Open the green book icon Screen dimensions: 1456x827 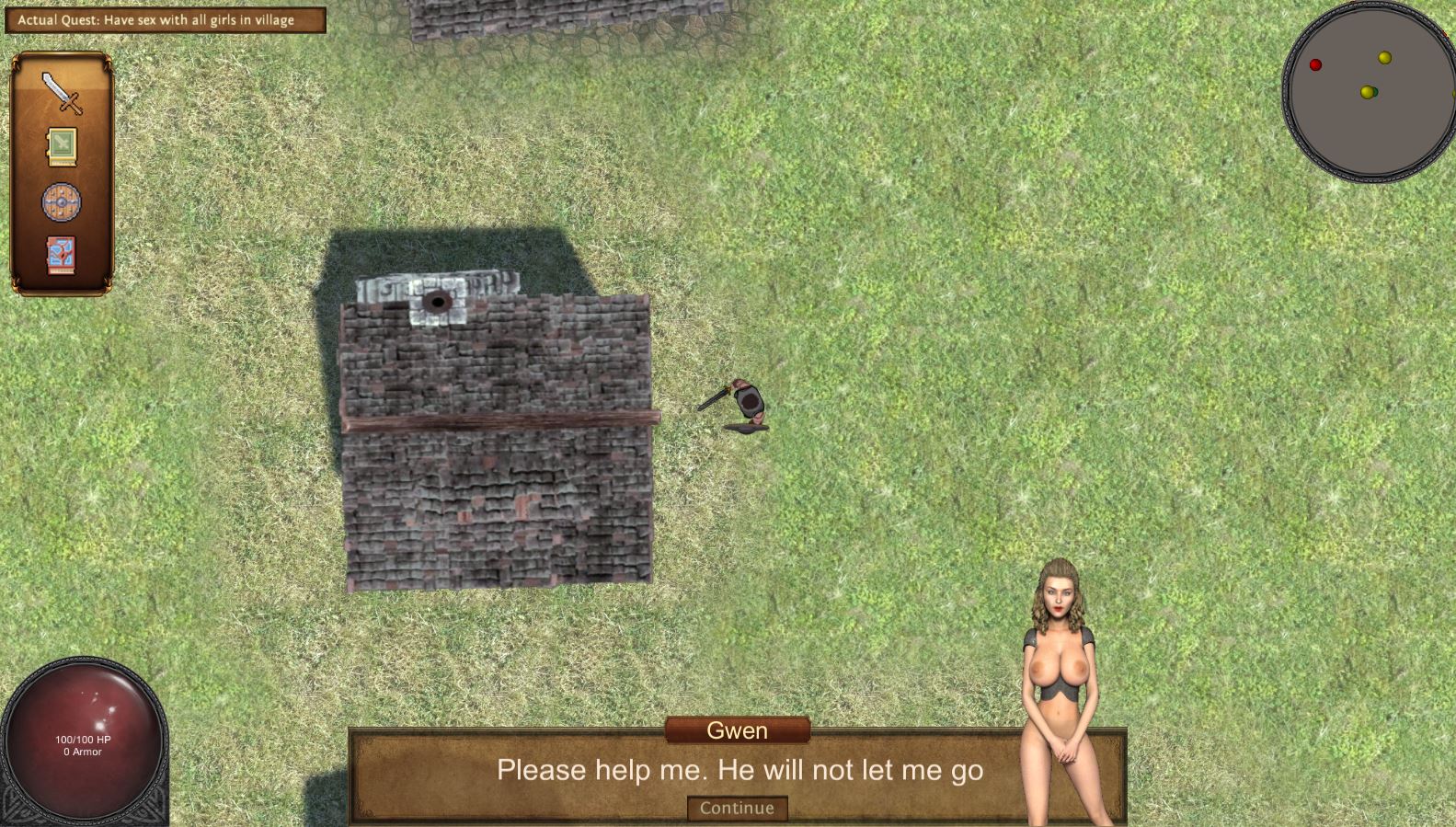pos(62,147)
